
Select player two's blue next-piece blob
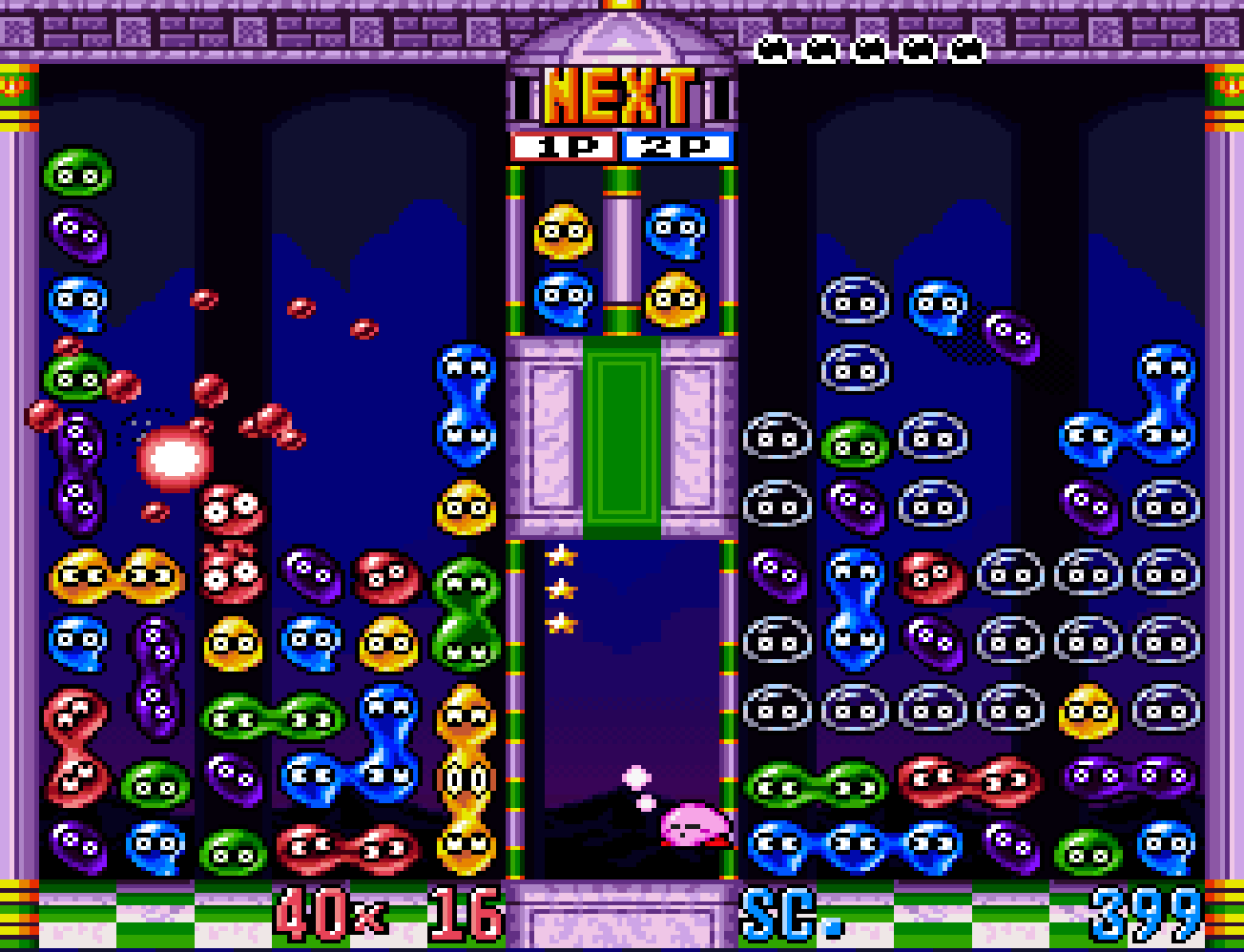(x=676, y=232)
